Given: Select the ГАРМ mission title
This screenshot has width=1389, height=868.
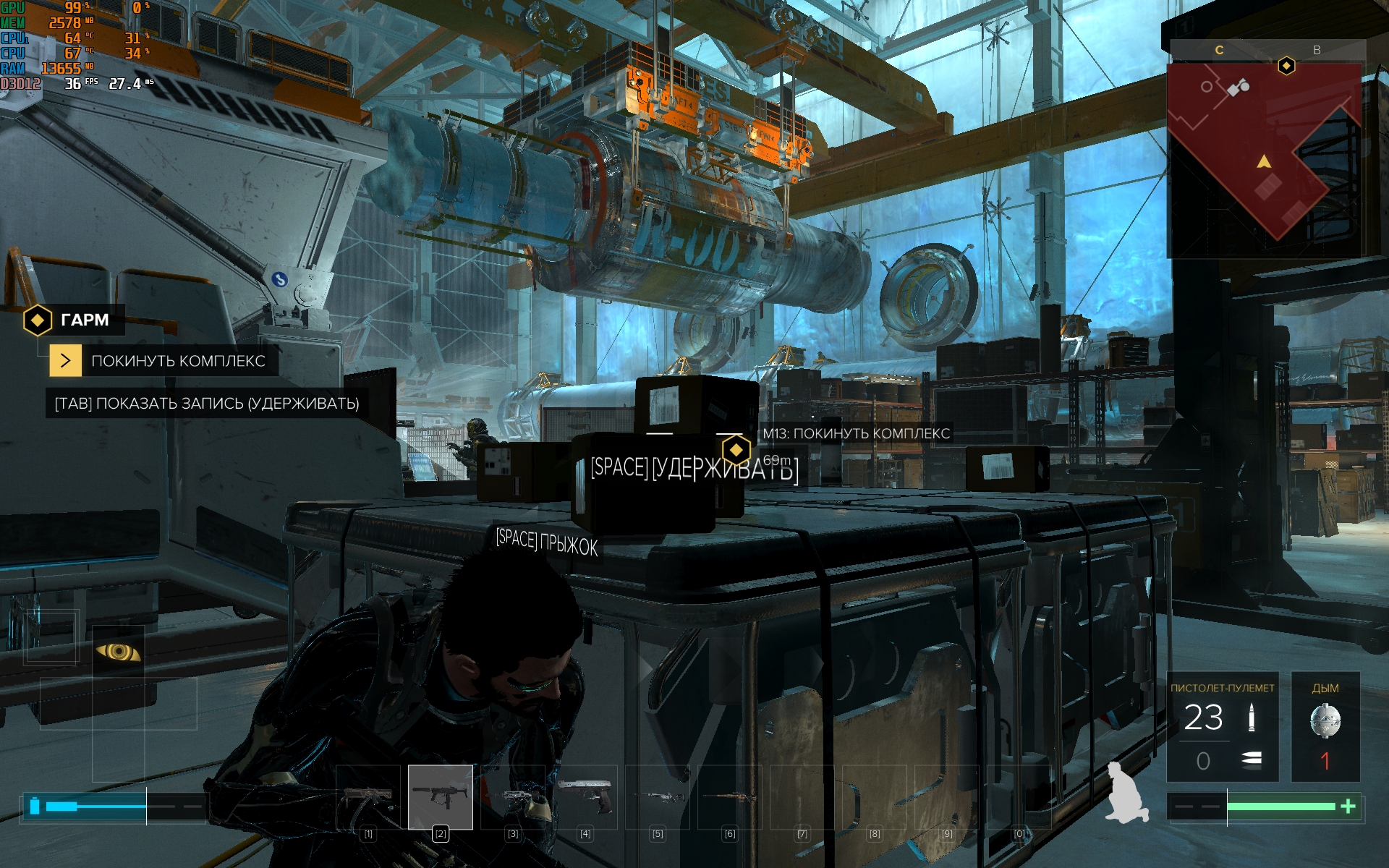Looking at the screenshot, I should point(85,320).
